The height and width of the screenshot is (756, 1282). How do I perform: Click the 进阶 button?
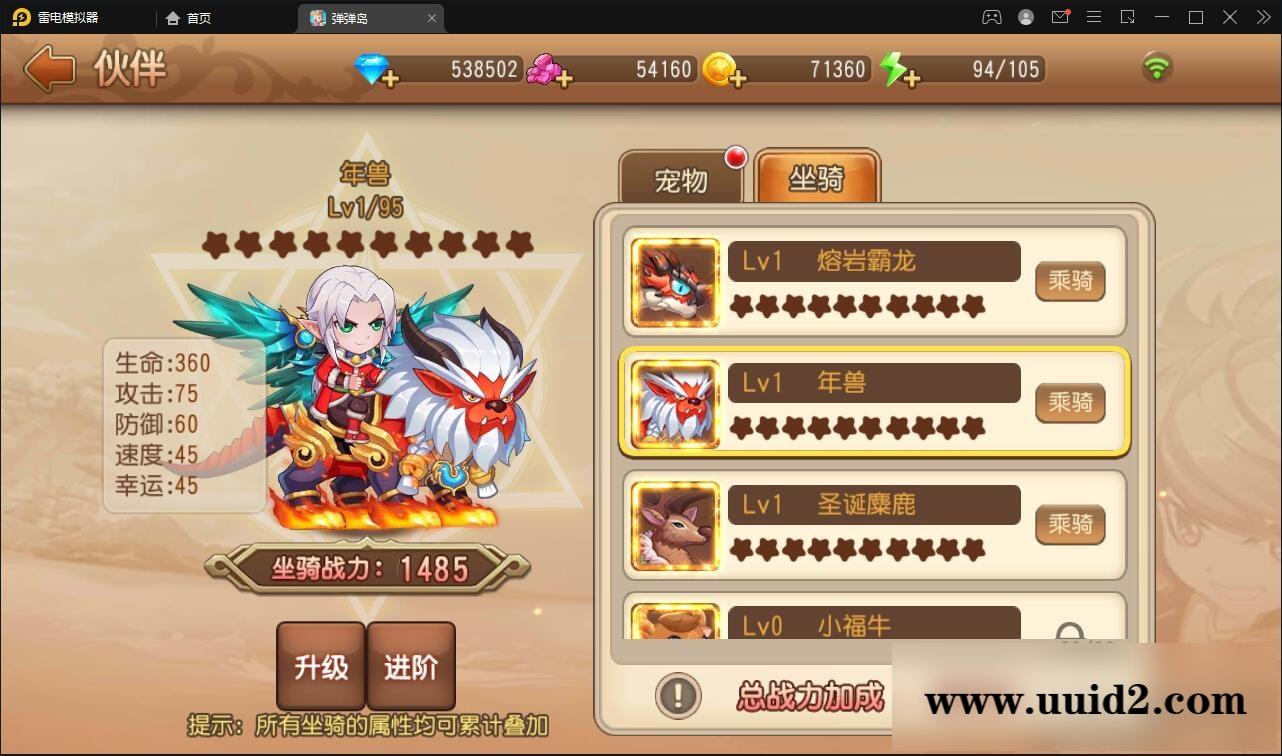pyautogui.click(x=412, y=665)
